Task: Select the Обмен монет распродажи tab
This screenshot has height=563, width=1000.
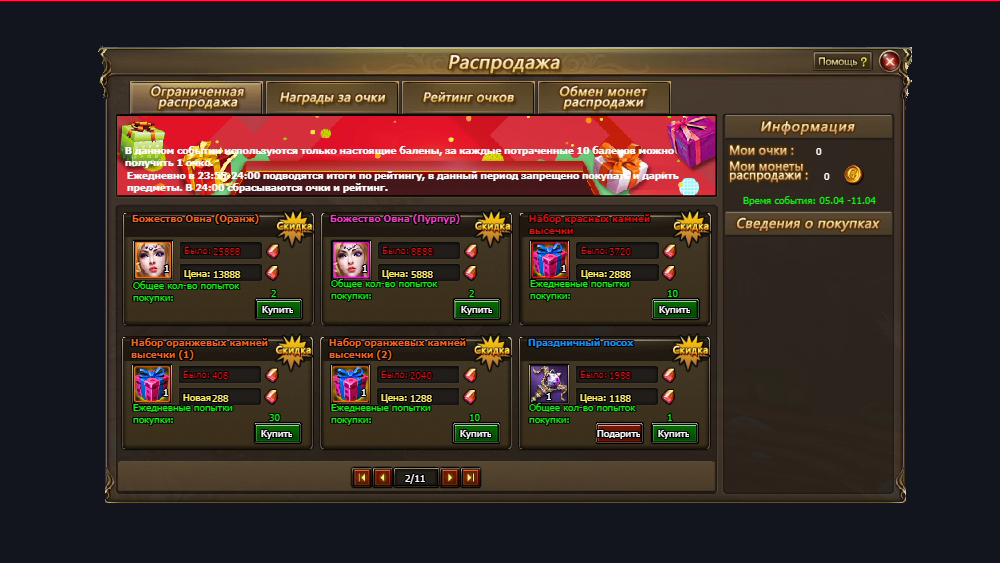Action: click(603, 98)
